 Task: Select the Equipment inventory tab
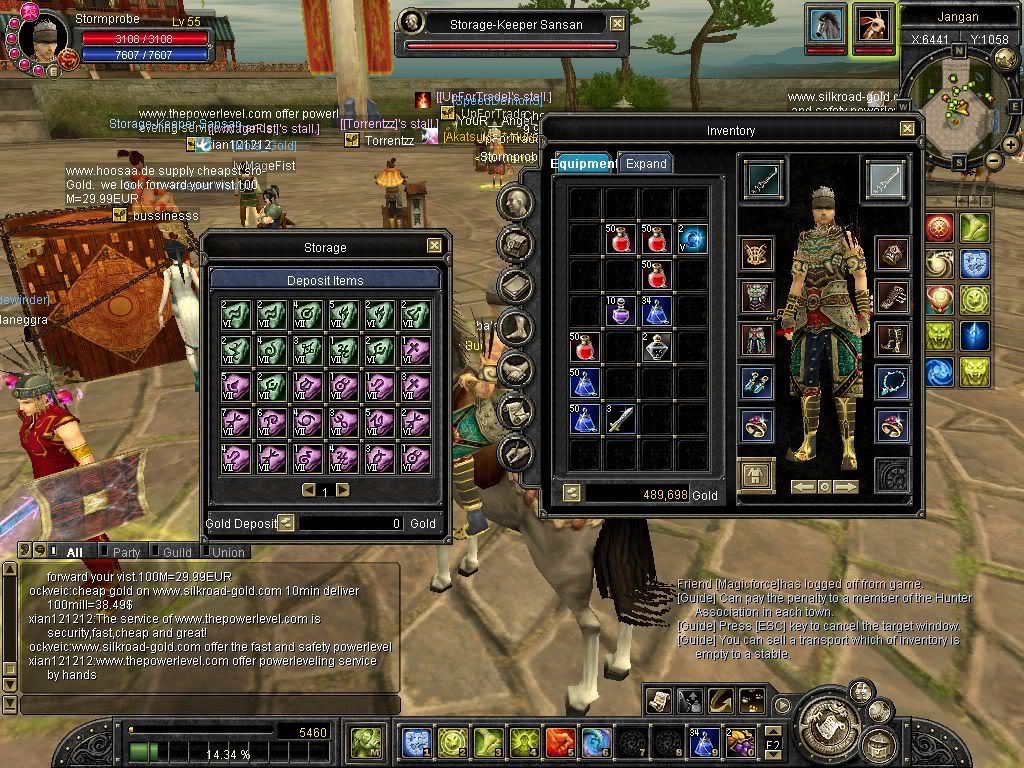[584, 164]
